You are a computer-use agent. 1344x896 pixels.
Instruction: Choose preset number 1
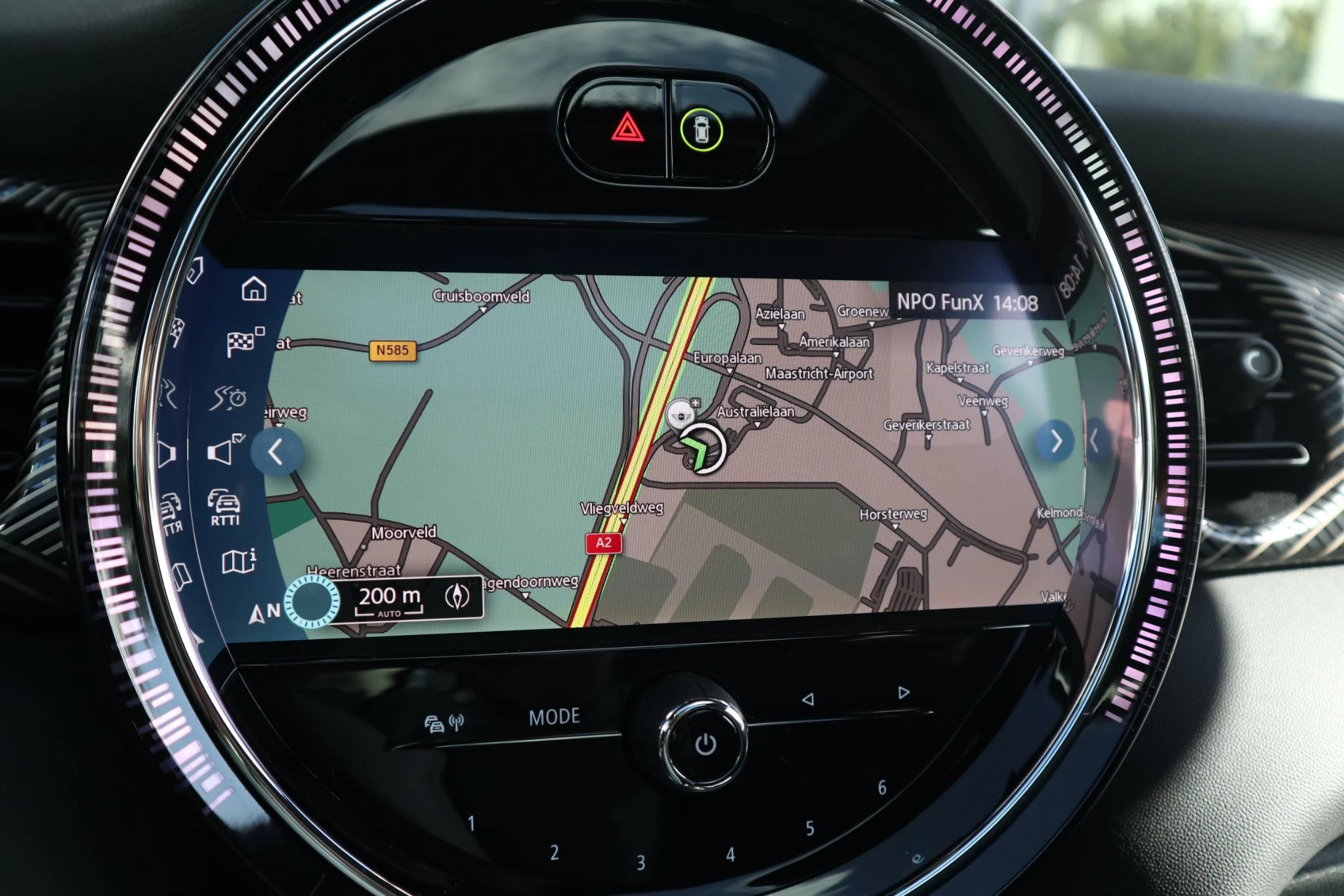pos(471,824)
